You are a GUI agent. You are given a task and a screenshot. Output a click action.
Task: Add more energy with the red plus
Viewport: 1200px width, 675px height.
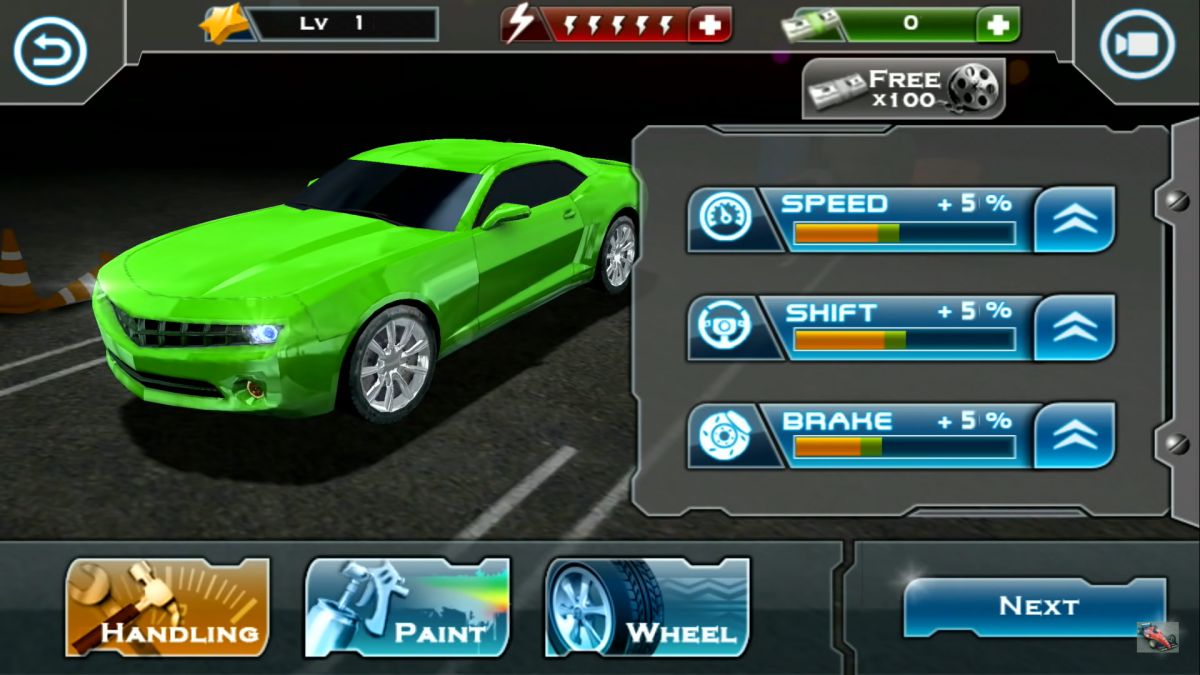pos(710,25)
